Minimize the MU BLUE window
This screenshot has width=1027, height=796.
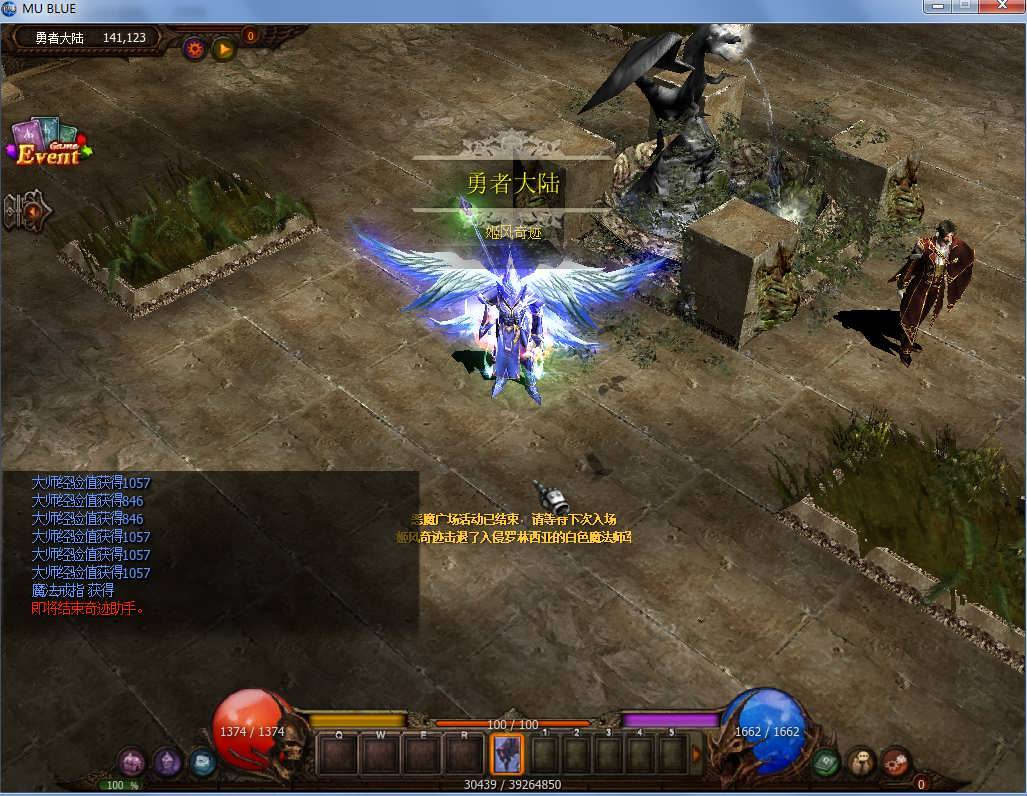pyautogui.click(x=938, y=7)
